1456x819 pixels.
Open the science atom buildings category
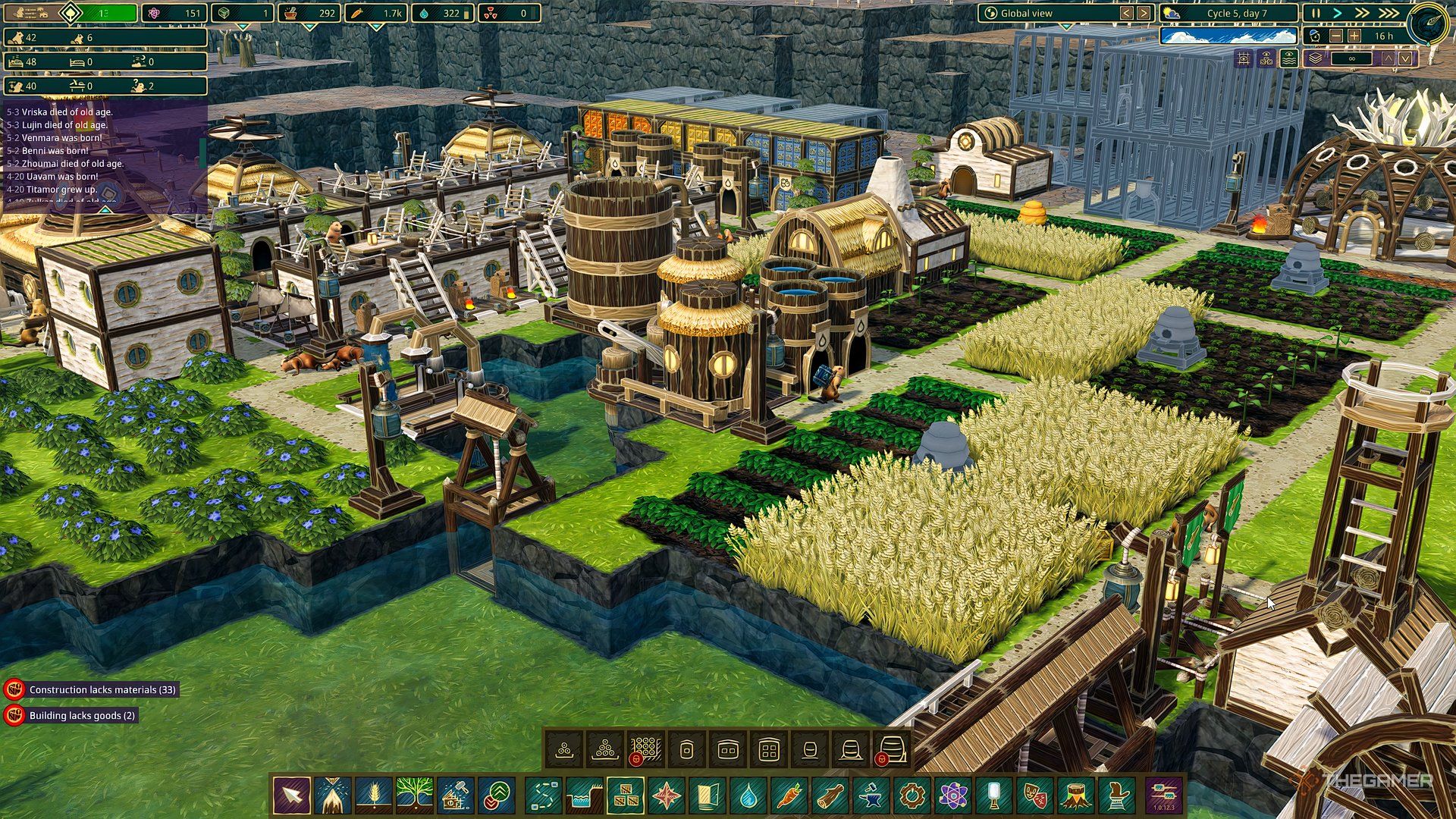[953, 795]
